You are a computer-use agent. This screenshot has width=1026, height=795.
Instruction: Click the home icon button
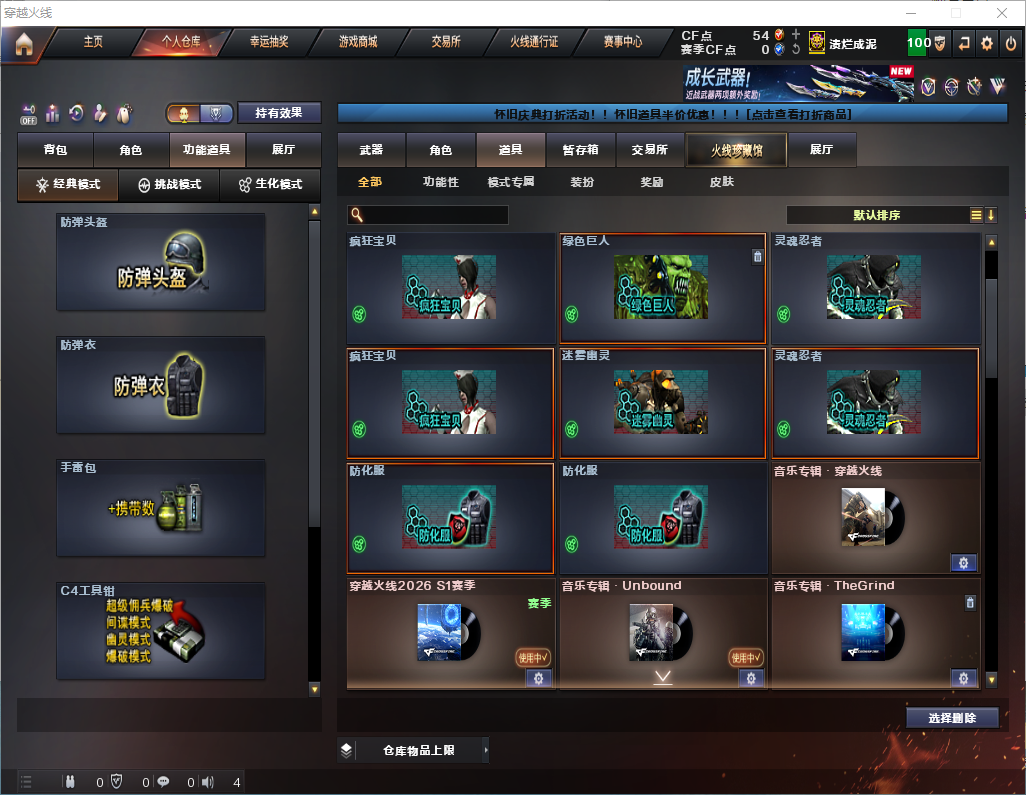[24, 44]
